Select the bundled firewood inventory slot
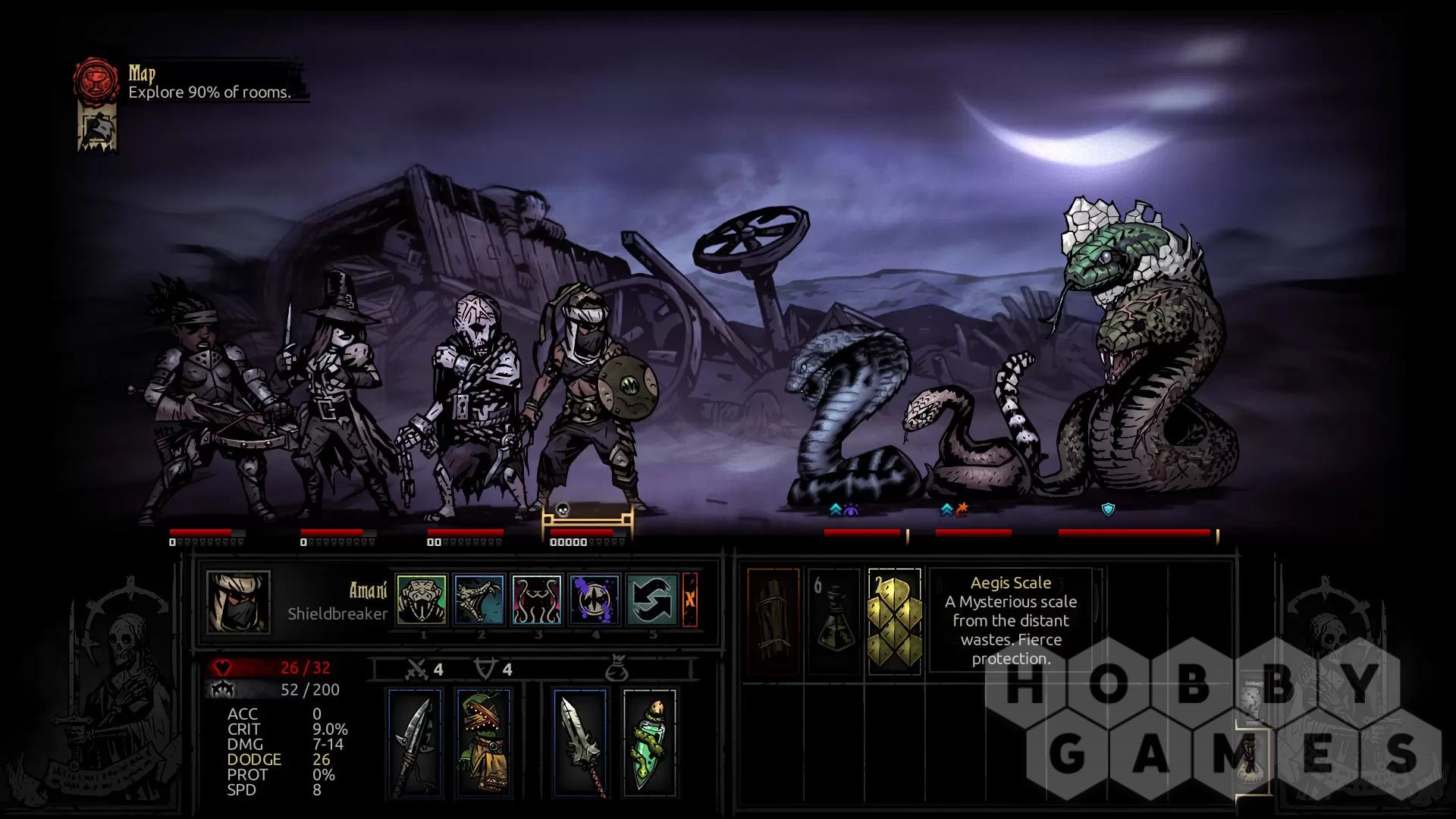Image resolution: width=1456 pixels, height=819 pixels. [773, 620]
